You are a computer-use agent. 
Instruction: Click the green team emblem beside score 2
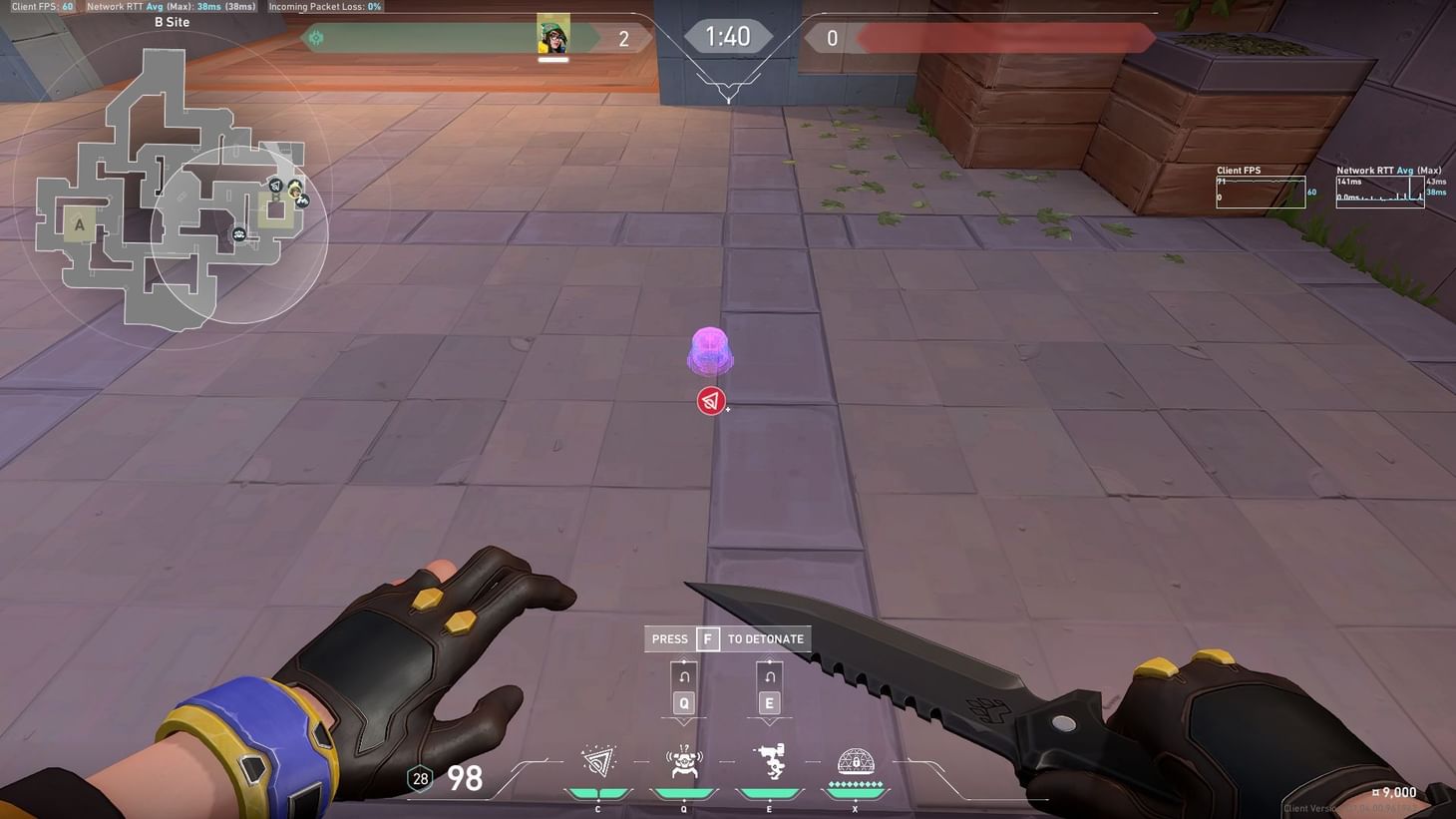coord(315,36)
